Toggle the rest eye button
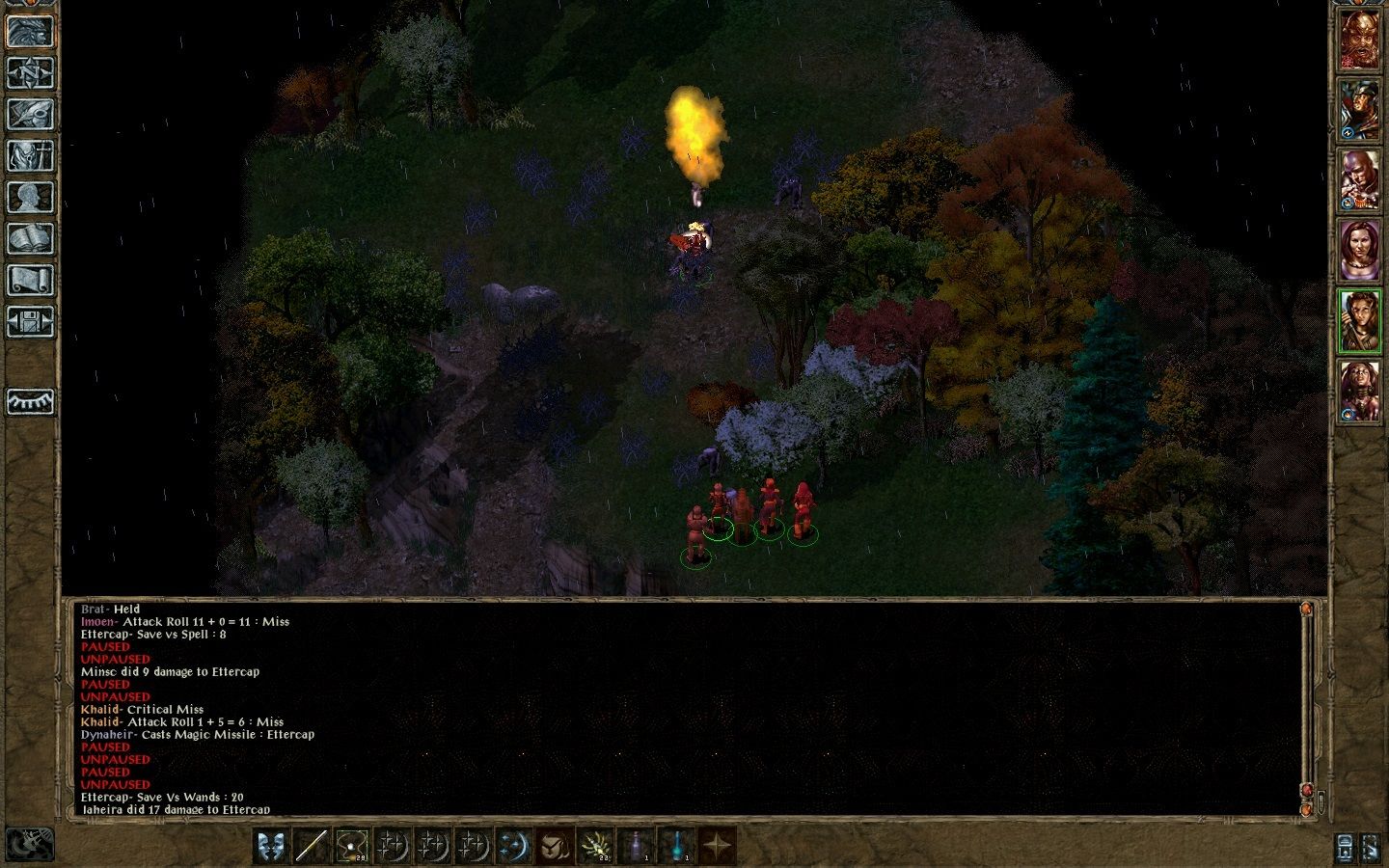The height and width of the screenshot is (868, 1389). (x=30, y=401)
